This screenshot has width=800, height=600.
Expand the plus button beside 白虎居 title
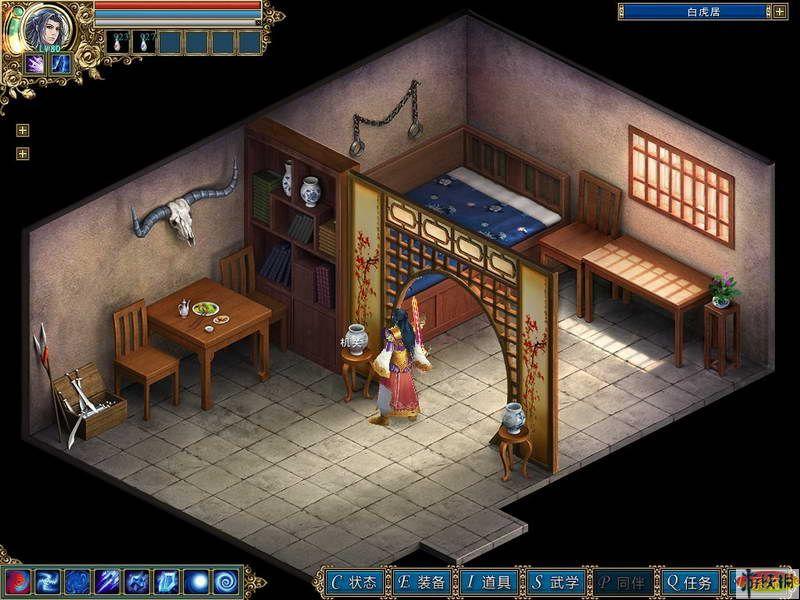(x=780, y=12)
